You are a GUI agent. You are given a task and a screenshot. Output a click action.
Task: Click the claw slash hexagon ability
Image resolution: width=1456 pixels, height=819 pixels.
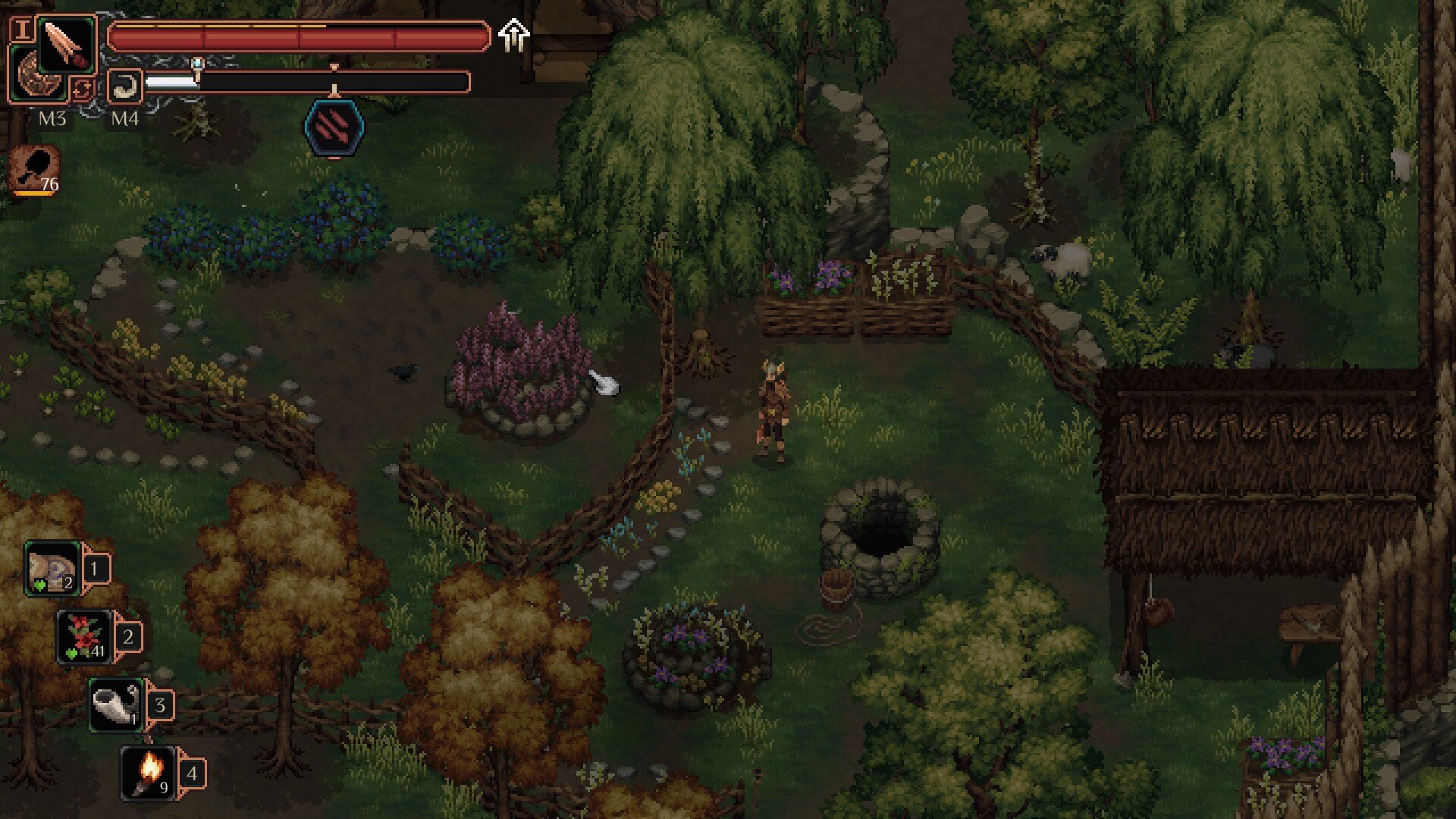click(x=334, y=127)
